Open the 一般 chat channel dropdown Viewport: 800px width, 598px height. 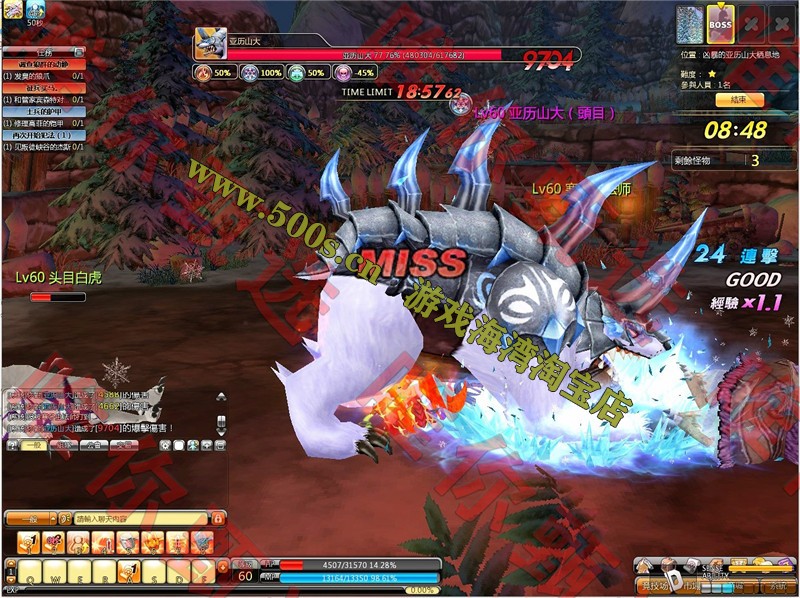pos(34,519)
